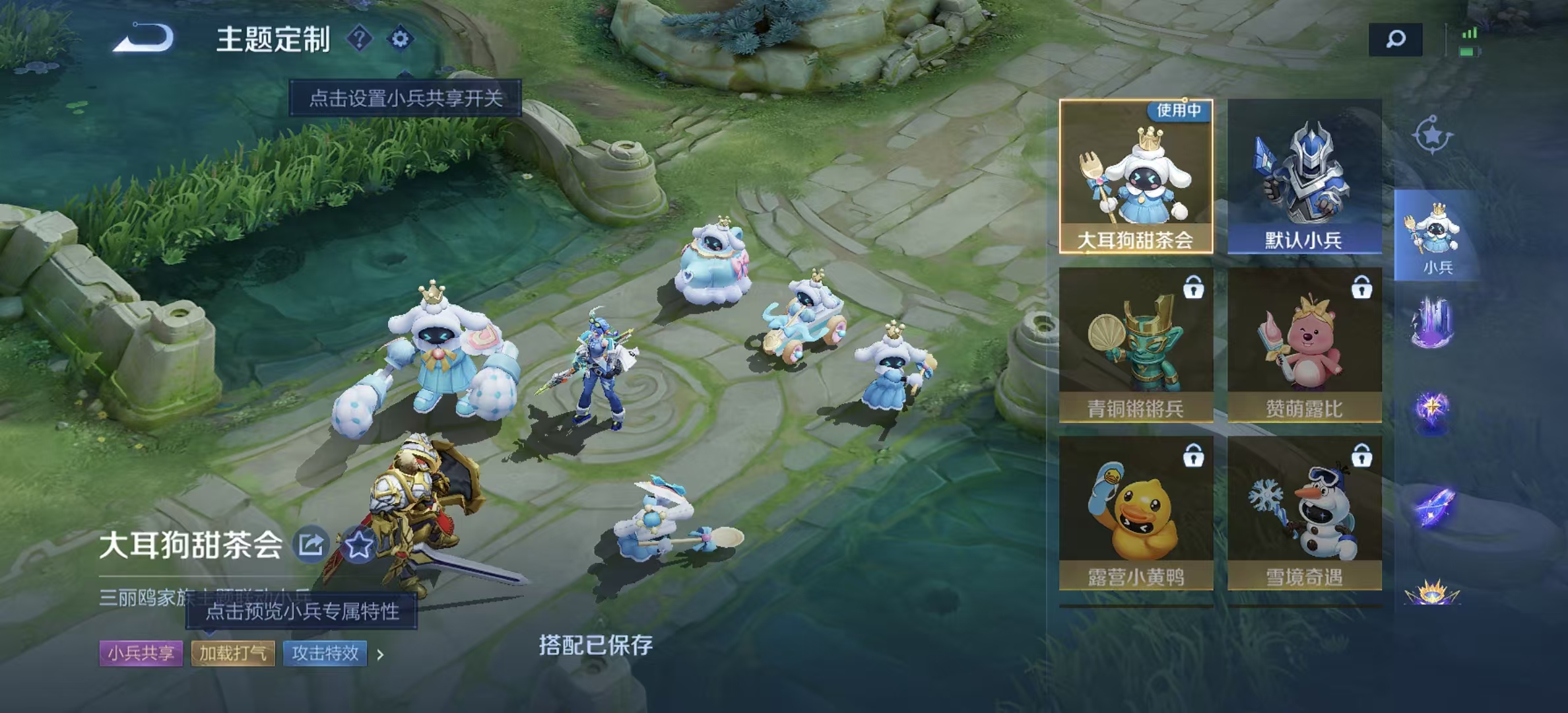Select the locked 露营小黄鸭 card
Screen dimensions: 1568x713
[x=1136, y=513]
